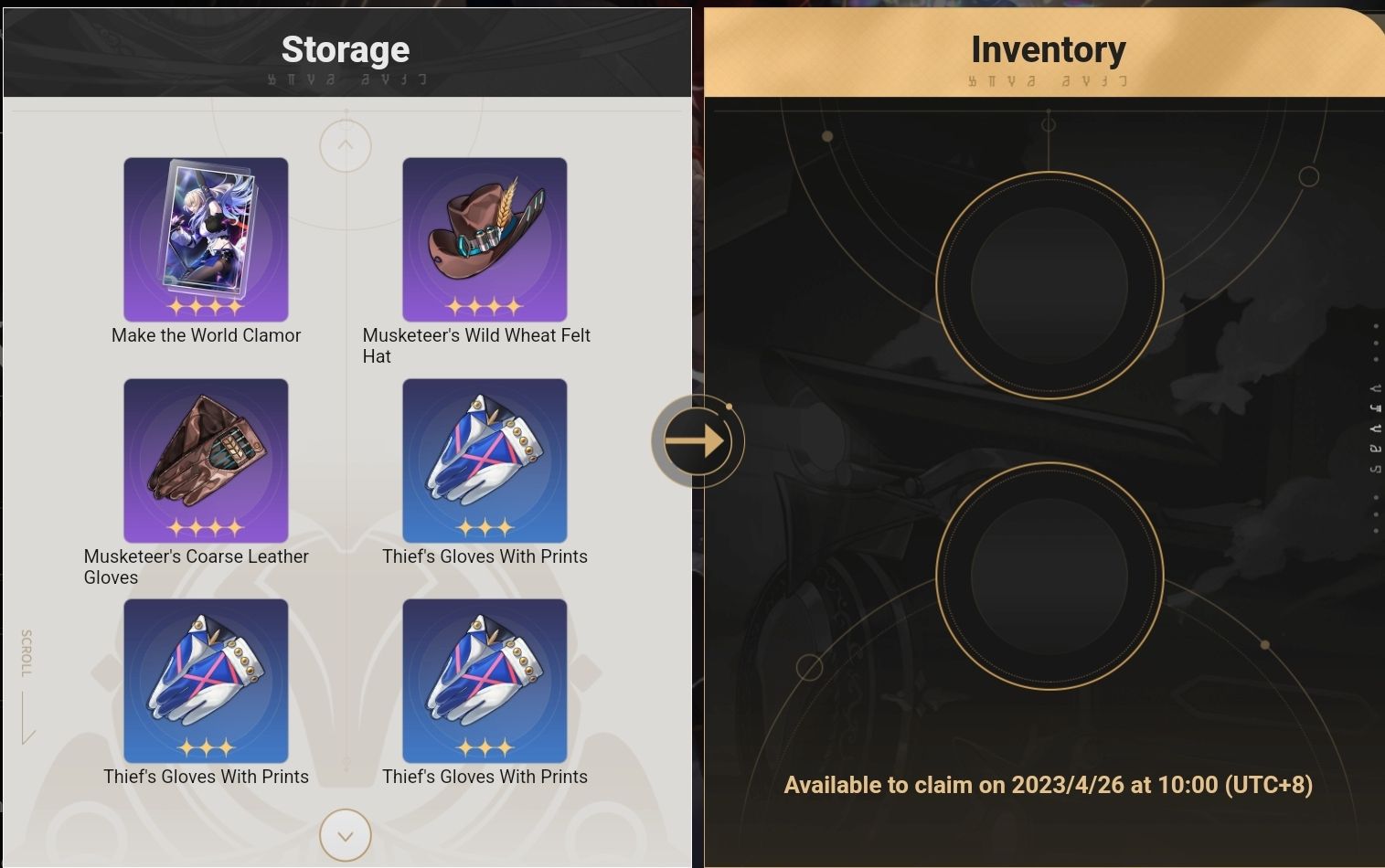Select the Make the World Clamor light cone
This screenshot has width=1385, height=868.
[x=206, y=239]
